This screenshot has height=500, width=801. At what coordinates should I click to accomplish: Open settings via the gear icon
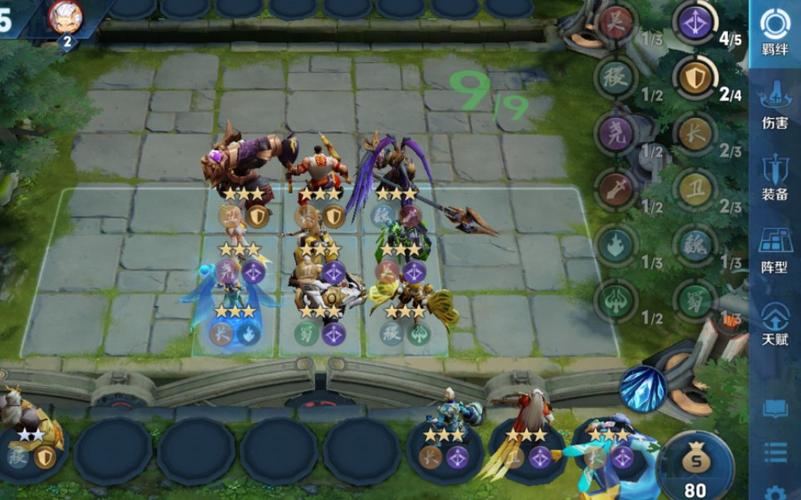coord(775,492)
